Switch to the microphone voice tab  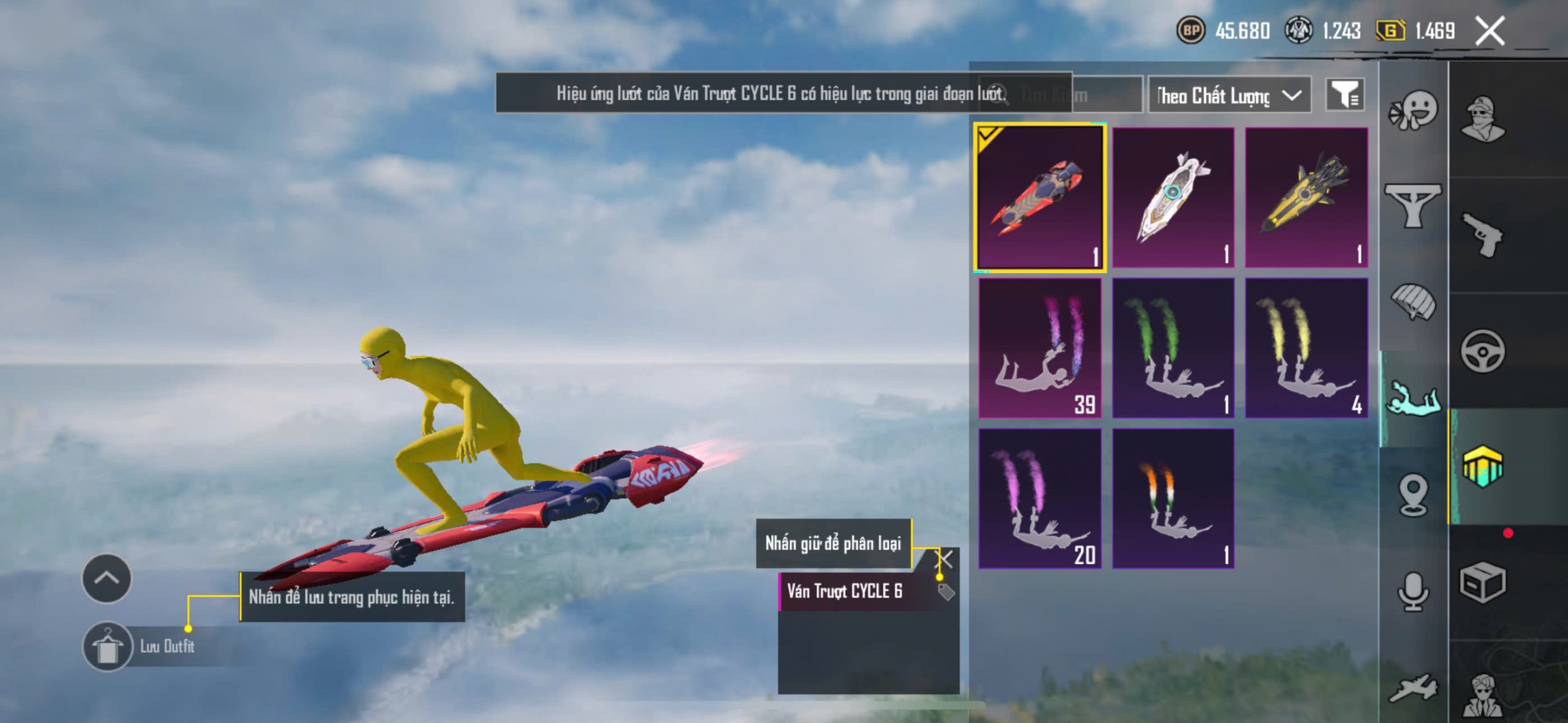(x=1412, y=591)
